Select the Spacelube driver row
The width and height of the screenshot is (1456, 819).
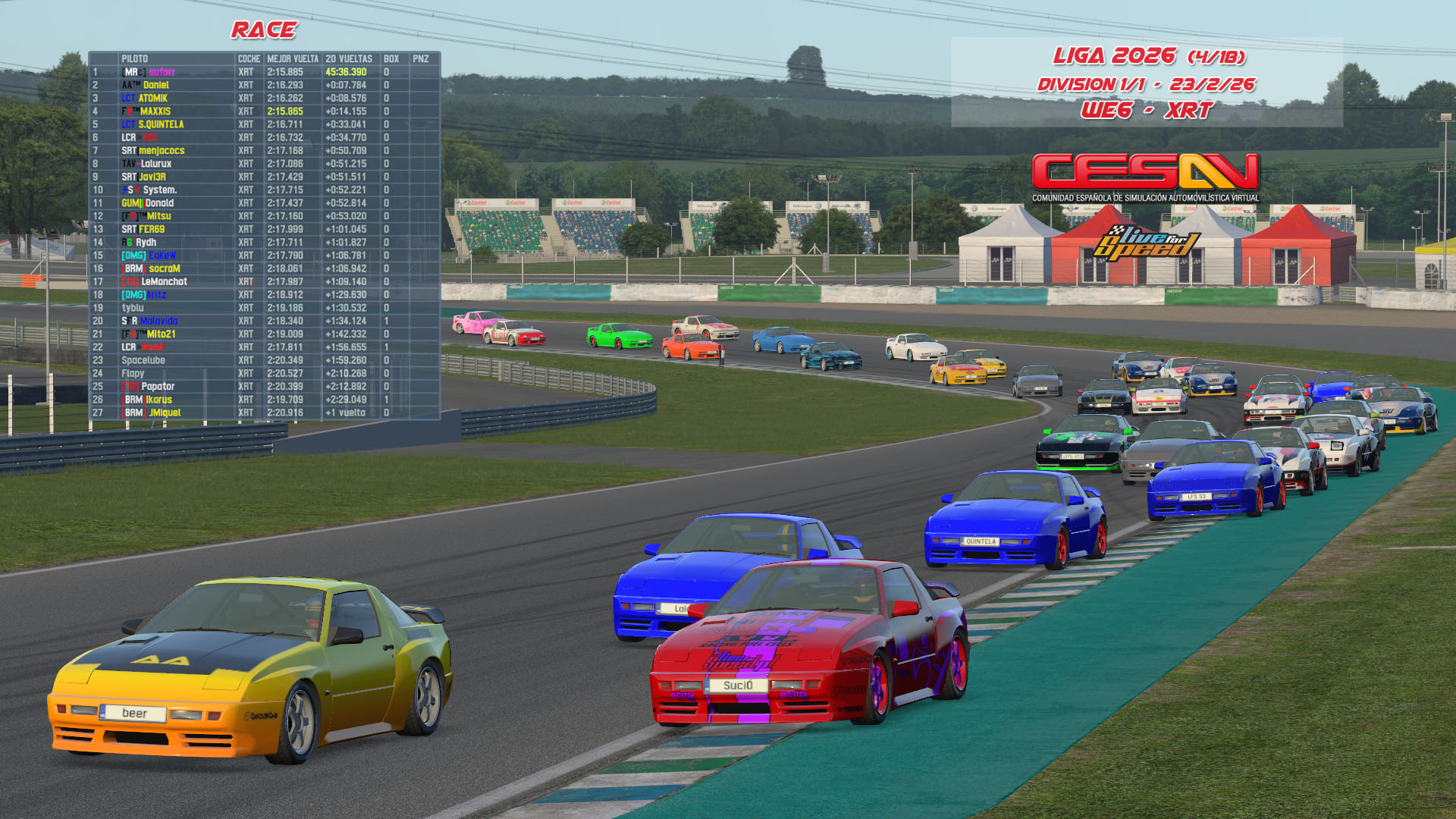[x=143, y=360]
